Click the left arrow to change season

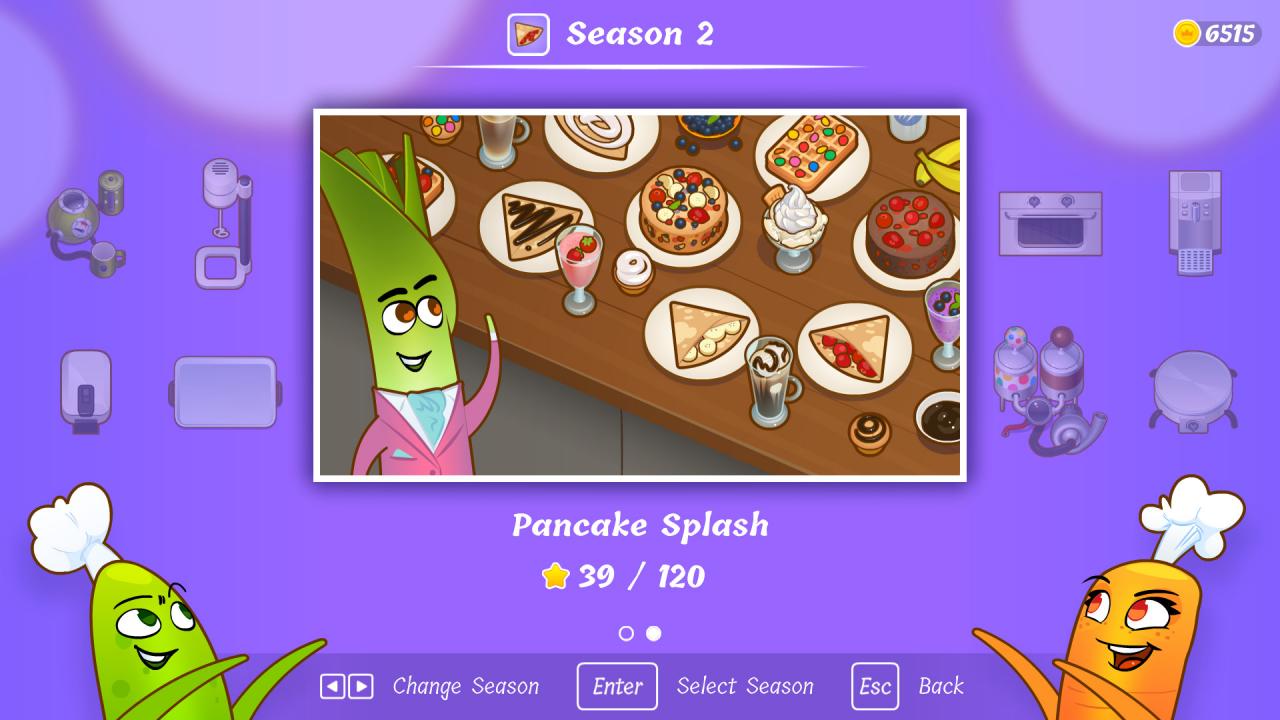click(x=335, y=686)
